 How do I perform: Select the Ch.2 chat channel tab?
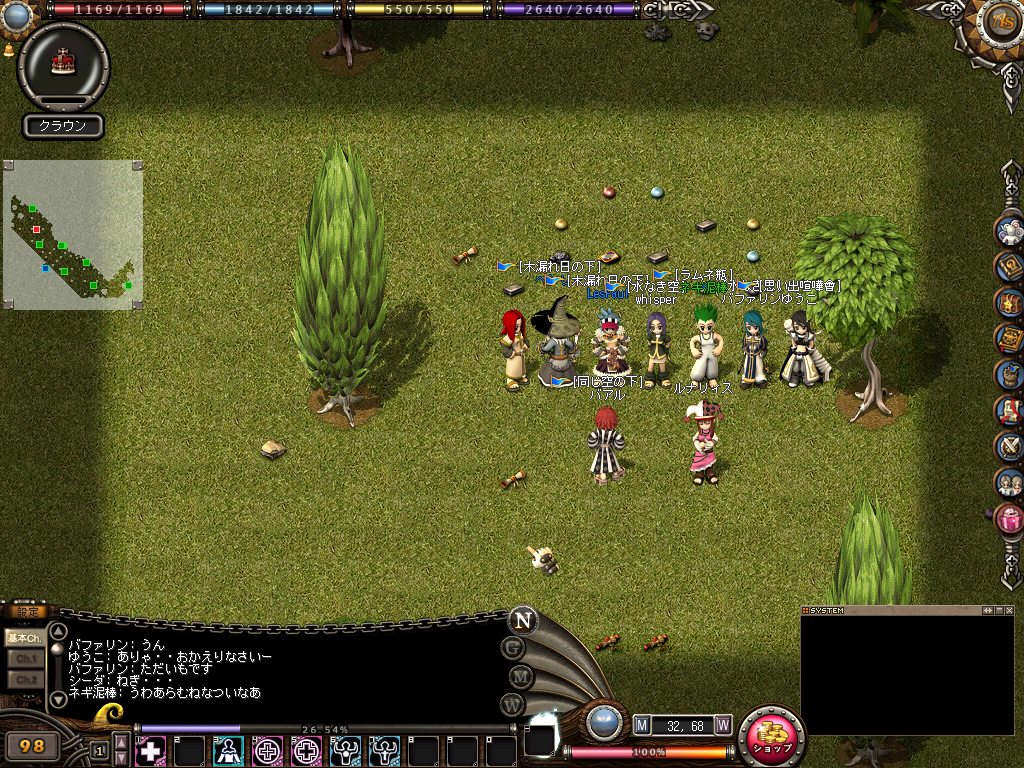click(24, 680)
